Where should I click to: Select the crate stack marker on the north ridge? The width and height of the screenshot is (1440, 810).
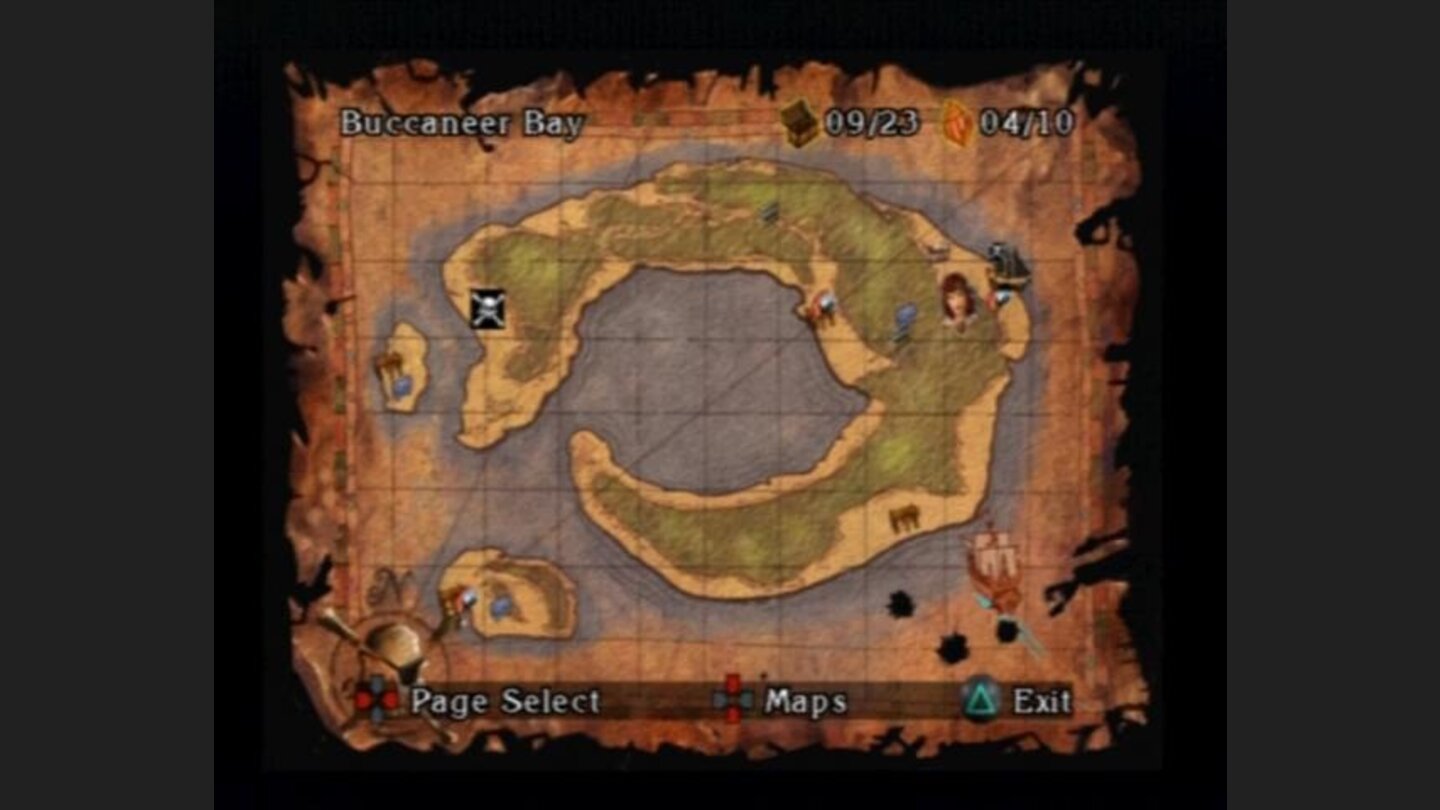[x=772, y=212]
